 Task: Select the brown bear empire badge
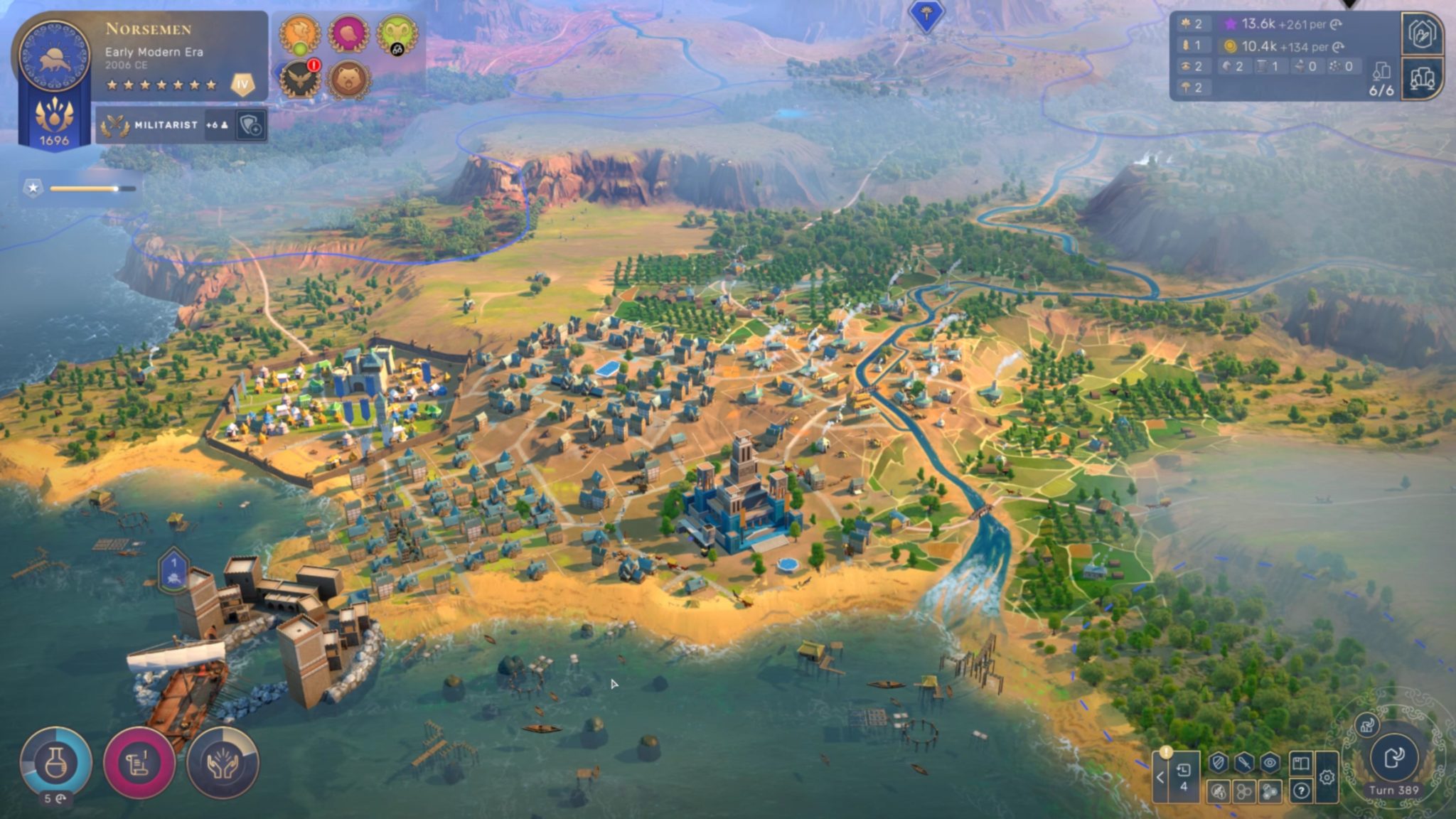(348, 78)
